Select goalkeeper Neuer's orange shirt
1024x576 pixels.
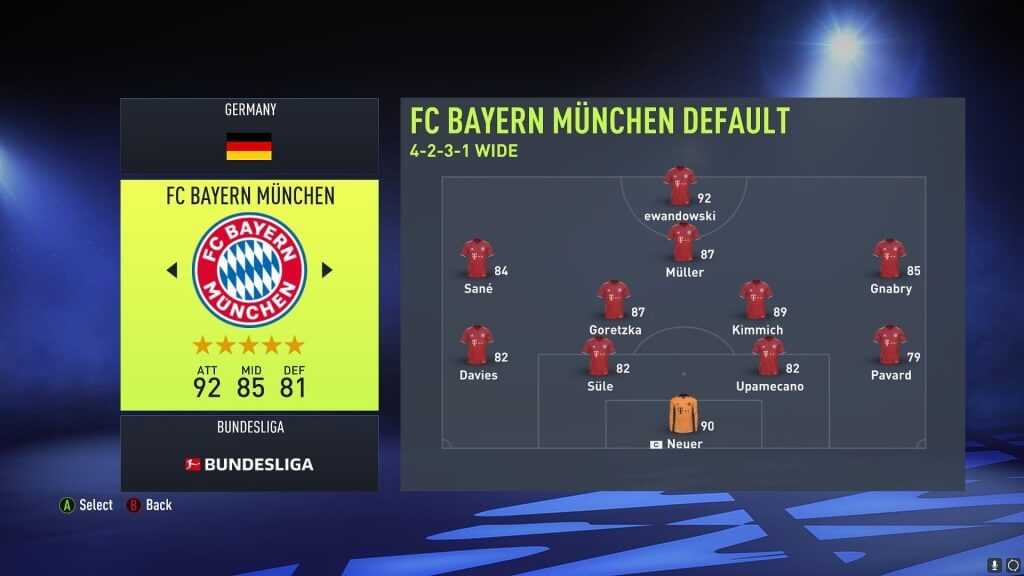683,414
